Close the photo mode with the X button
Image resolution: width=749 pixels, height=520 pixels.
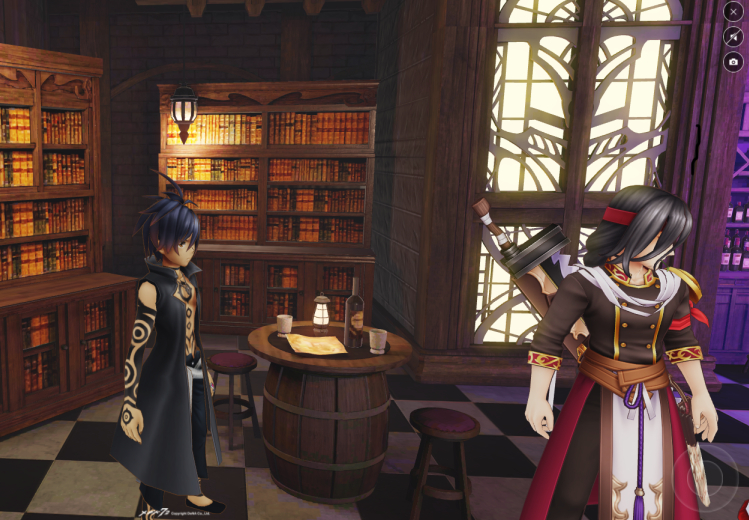734,12
